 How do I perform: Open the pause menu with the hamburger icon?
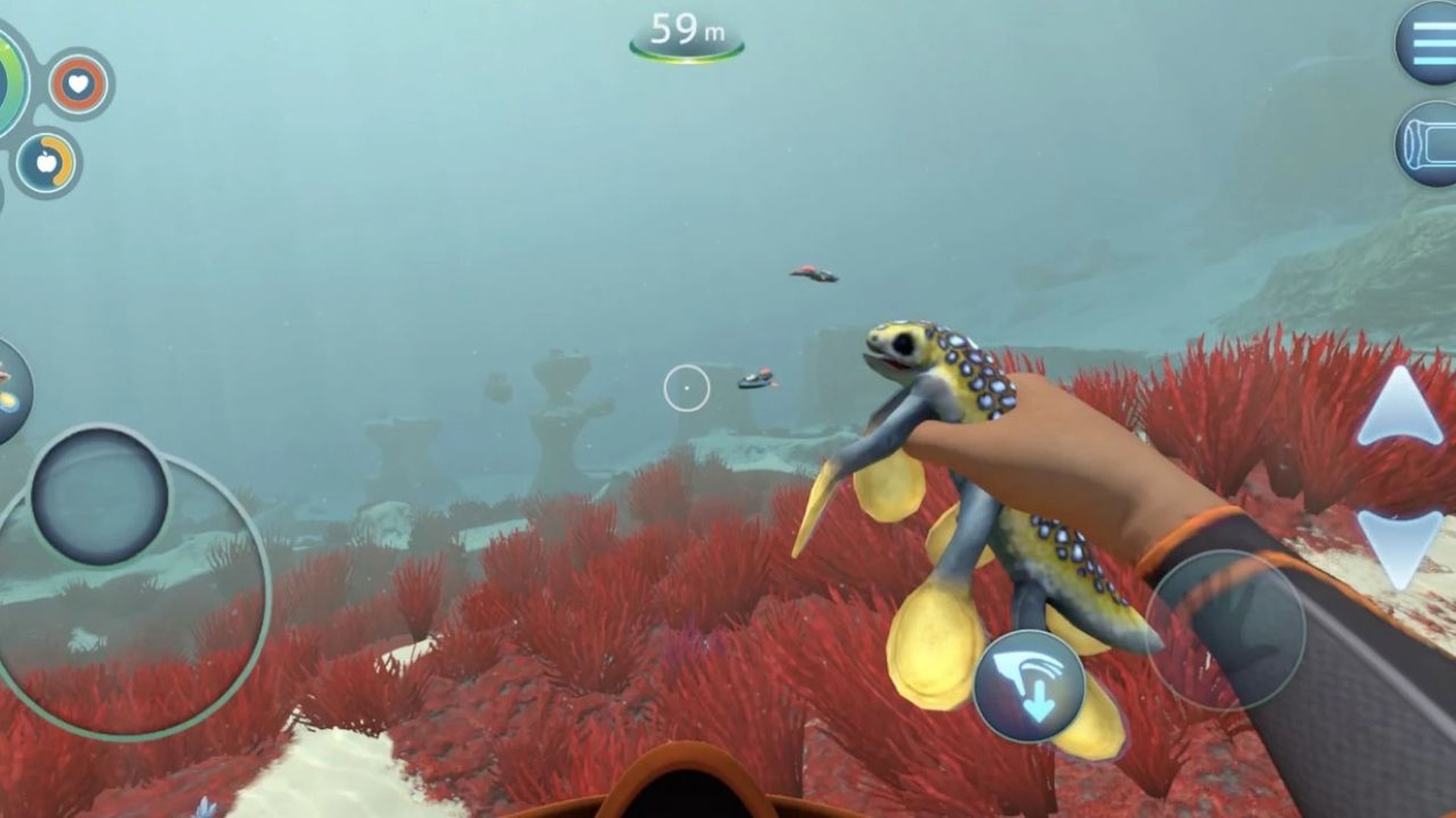click(1436, 44)
